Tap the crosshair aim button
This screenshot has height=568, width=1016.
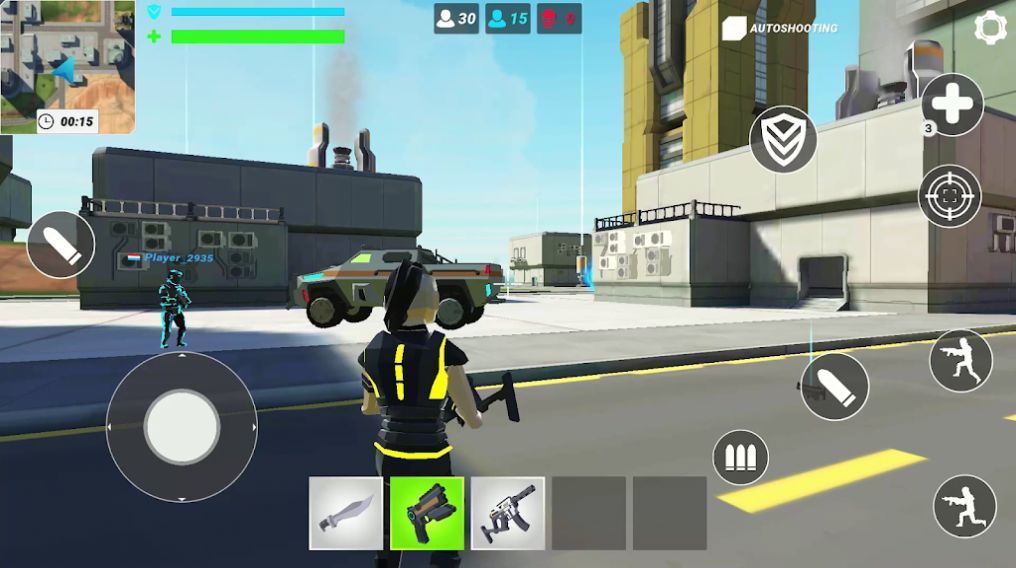pos(949,195)
